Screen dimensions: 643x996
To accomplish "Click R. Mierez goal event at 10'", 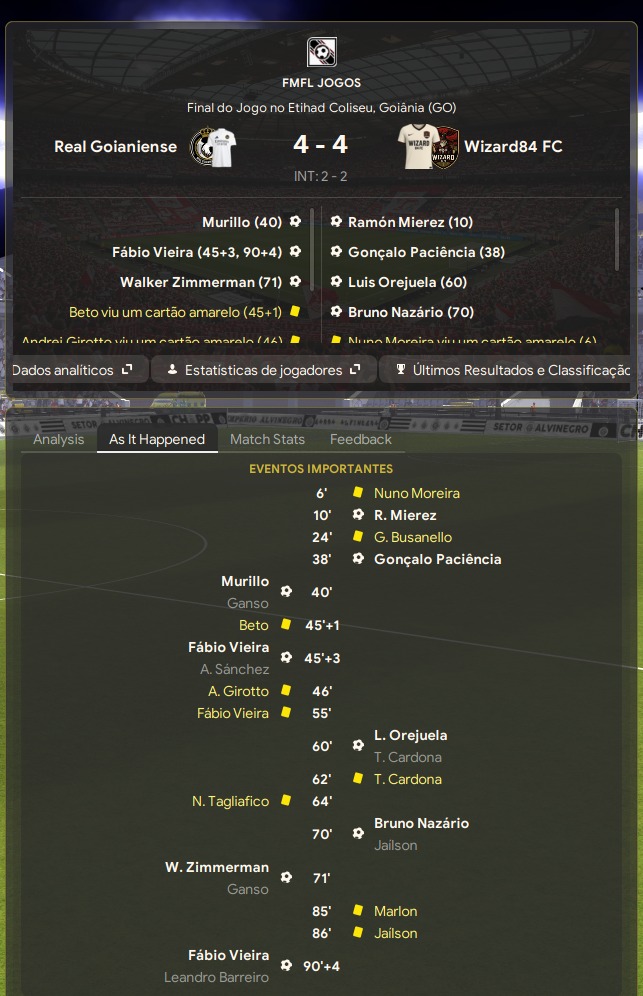I will click(405, 515).
